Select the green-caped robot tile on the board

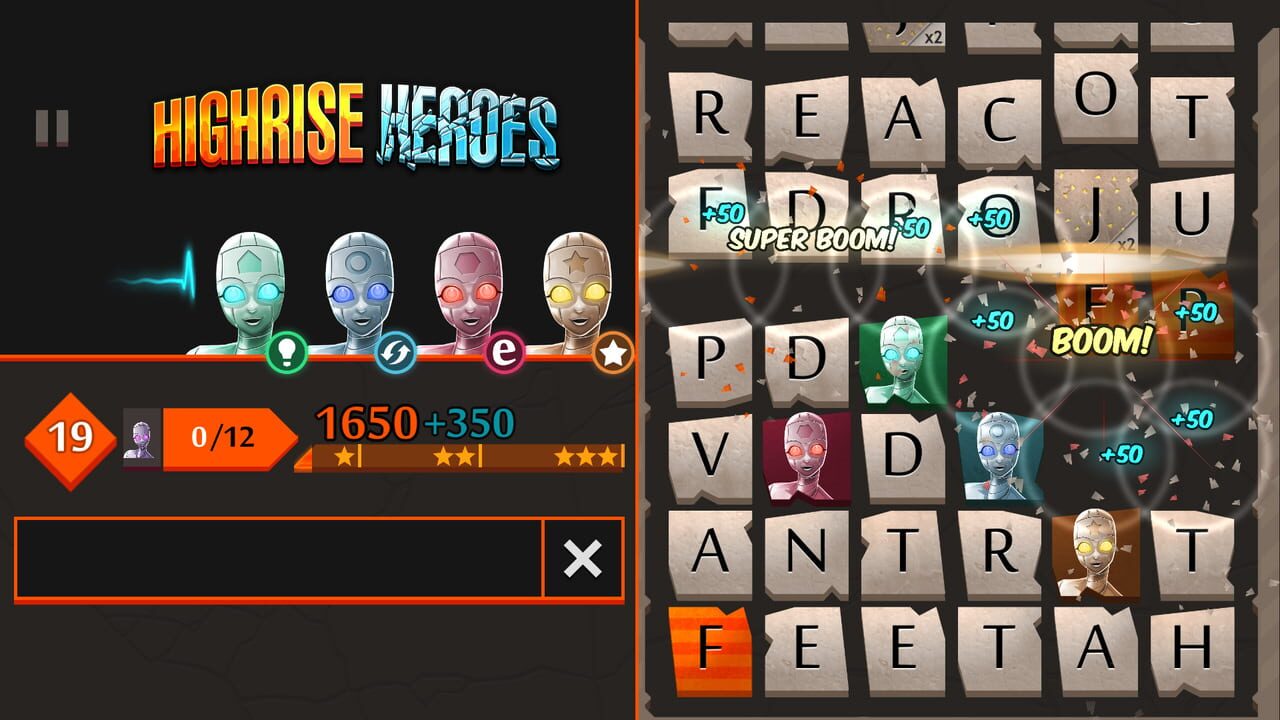pos(902,360)
